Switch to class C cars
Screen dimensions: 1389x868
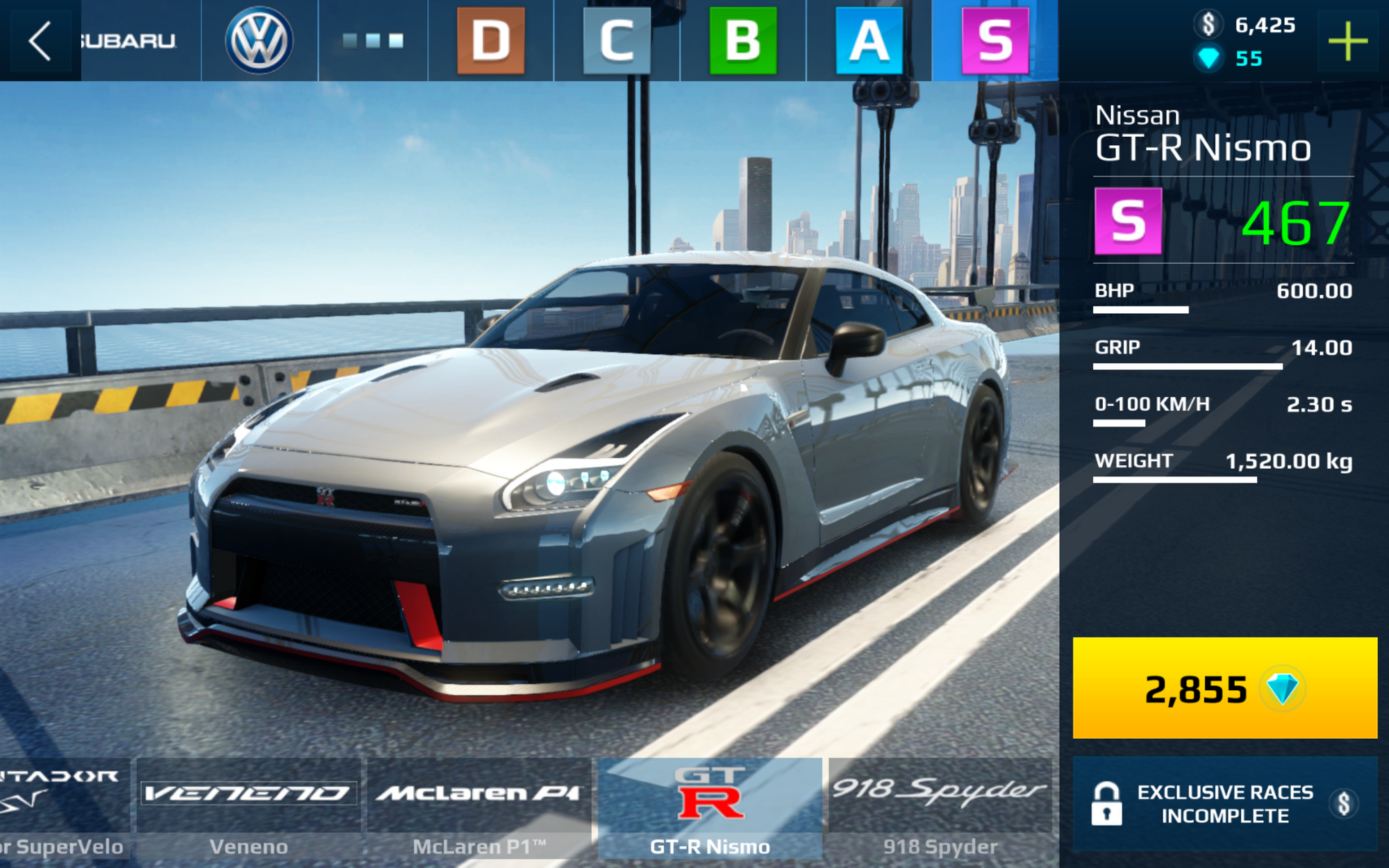[x=617, y=41]
